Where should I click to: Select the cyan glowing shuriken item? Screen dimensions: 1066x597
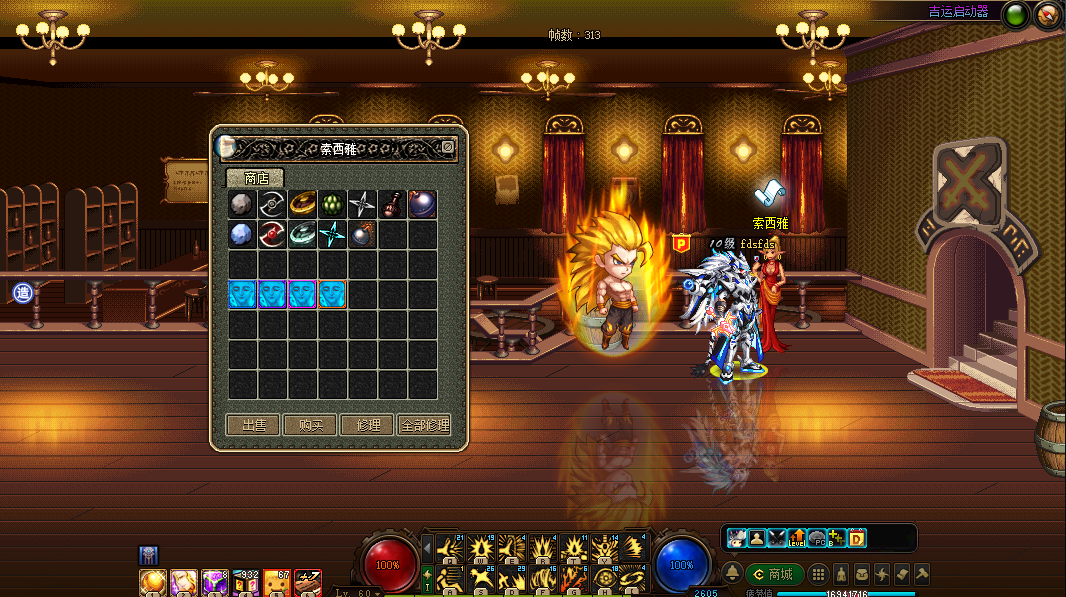[x=333, y=235]
